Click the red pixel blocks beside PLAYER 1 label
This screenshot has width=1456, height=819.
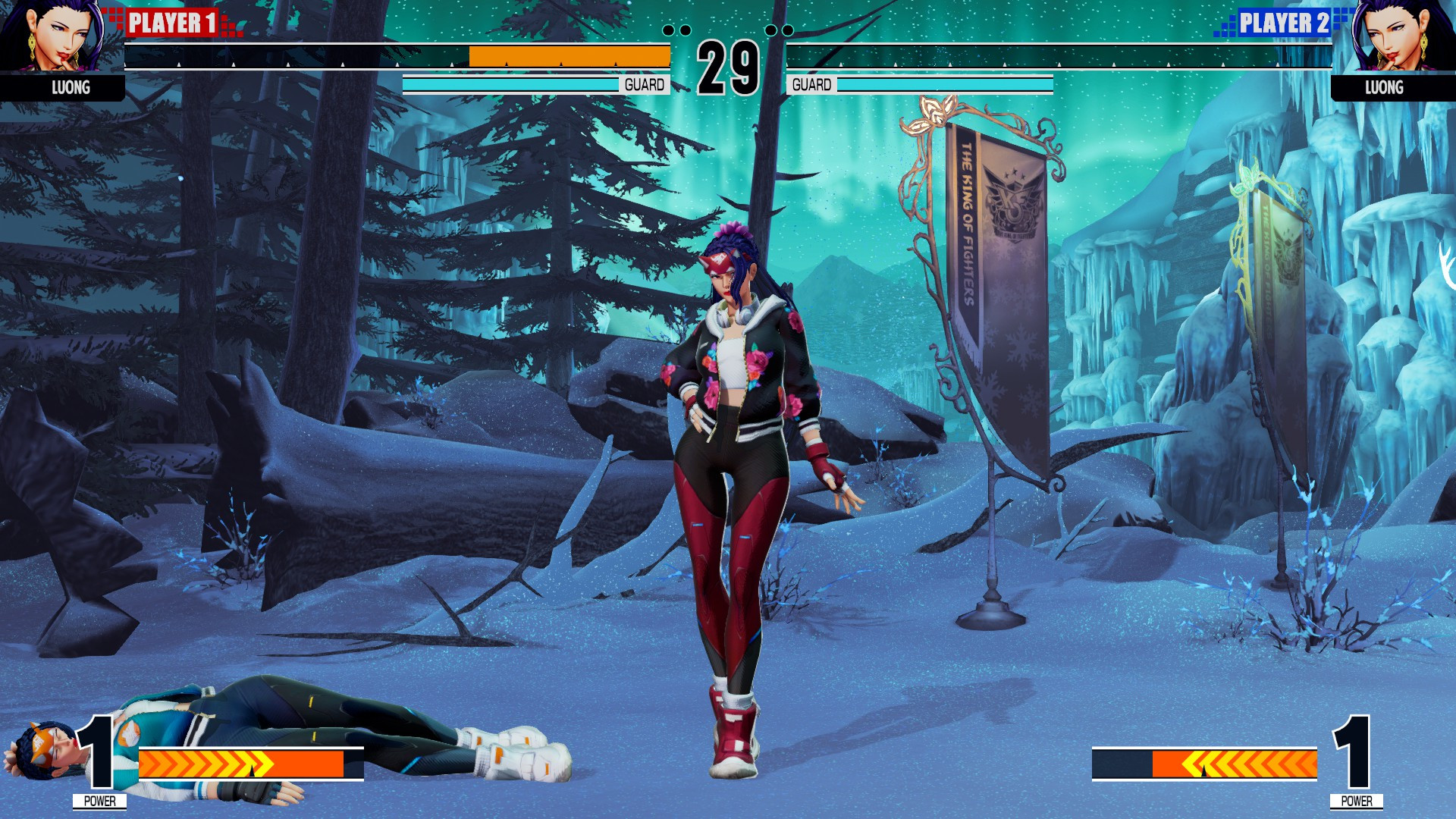[112, 15]
